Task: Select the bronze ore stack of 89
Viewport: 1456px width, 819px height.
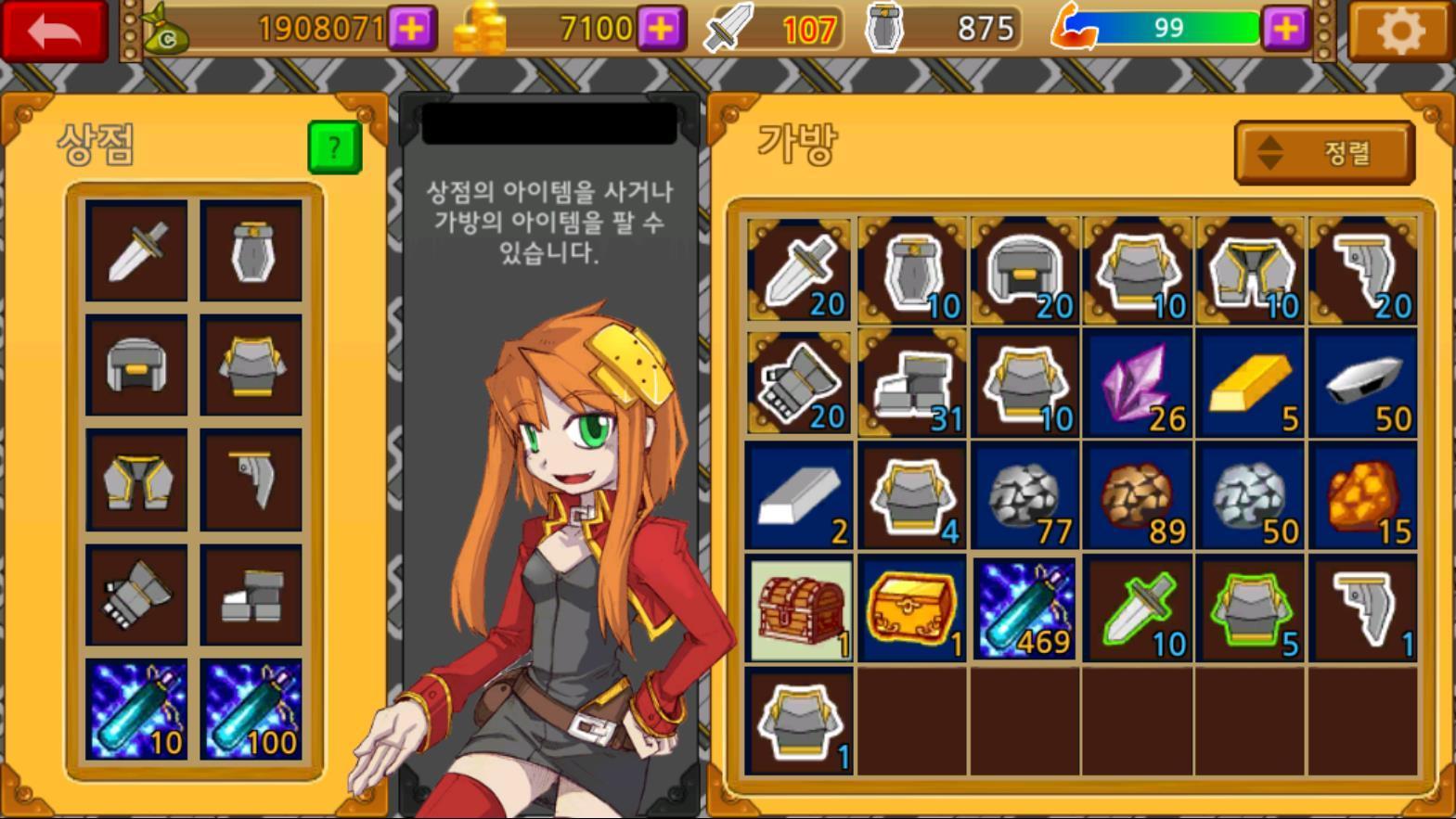Action: [x=1136, y=496]
